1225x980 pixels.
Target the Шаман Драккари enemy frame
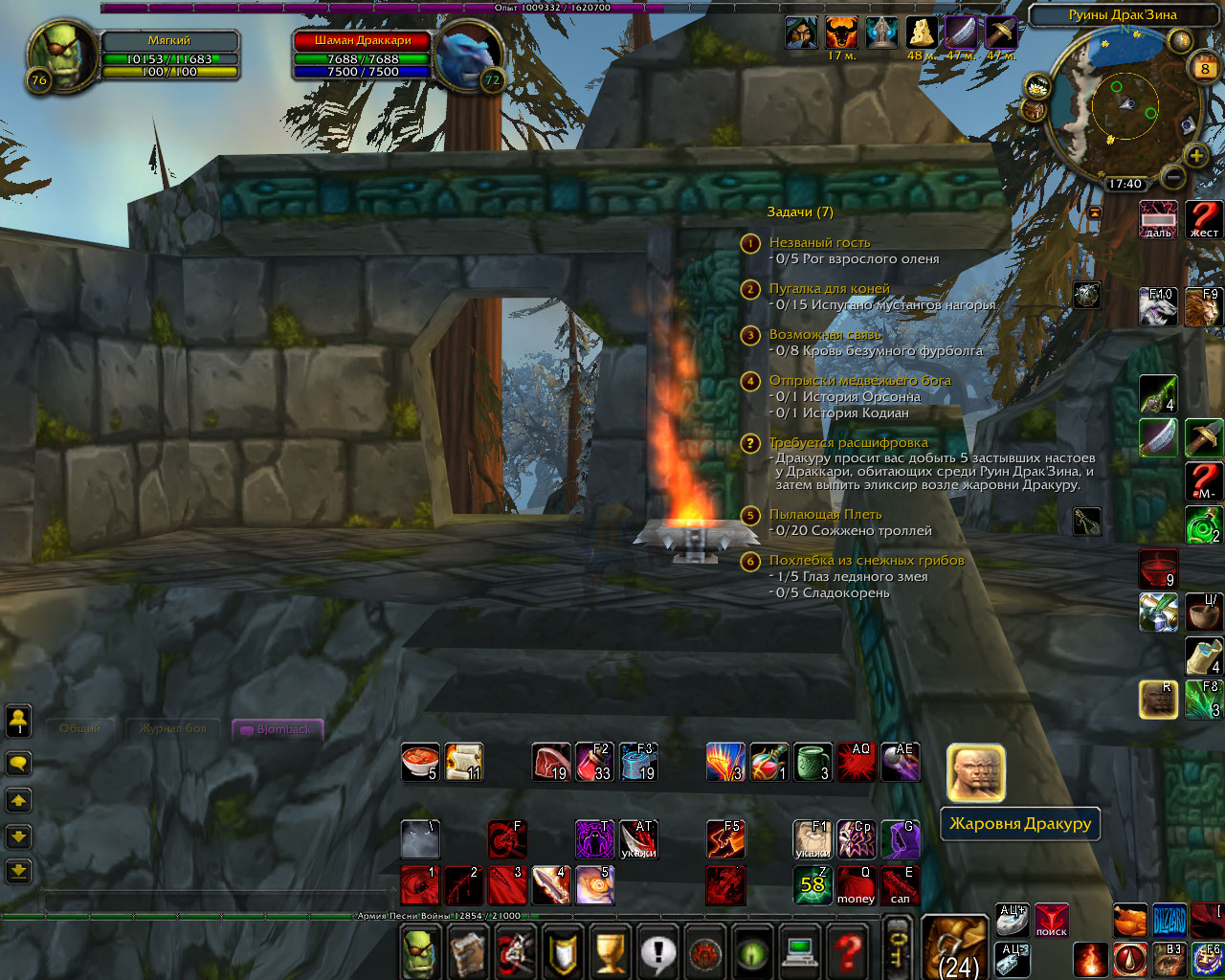tap(364, 41)
